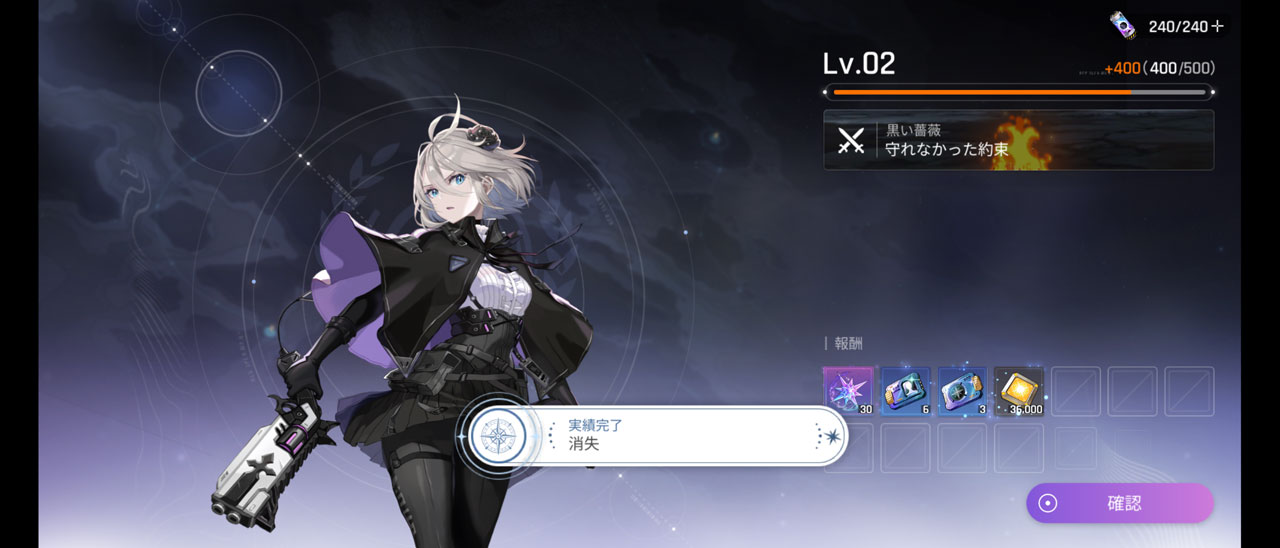Open the 守れなかった約束 stage panel

coord(1018,140)
